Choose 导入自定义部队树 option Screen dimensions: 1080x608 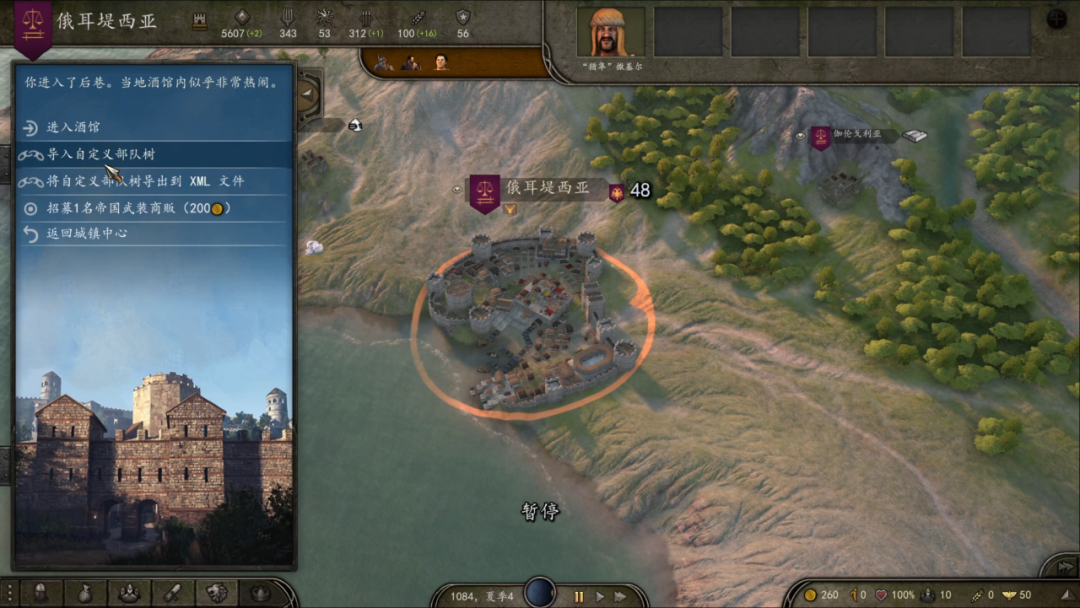[x=100, y=155]
